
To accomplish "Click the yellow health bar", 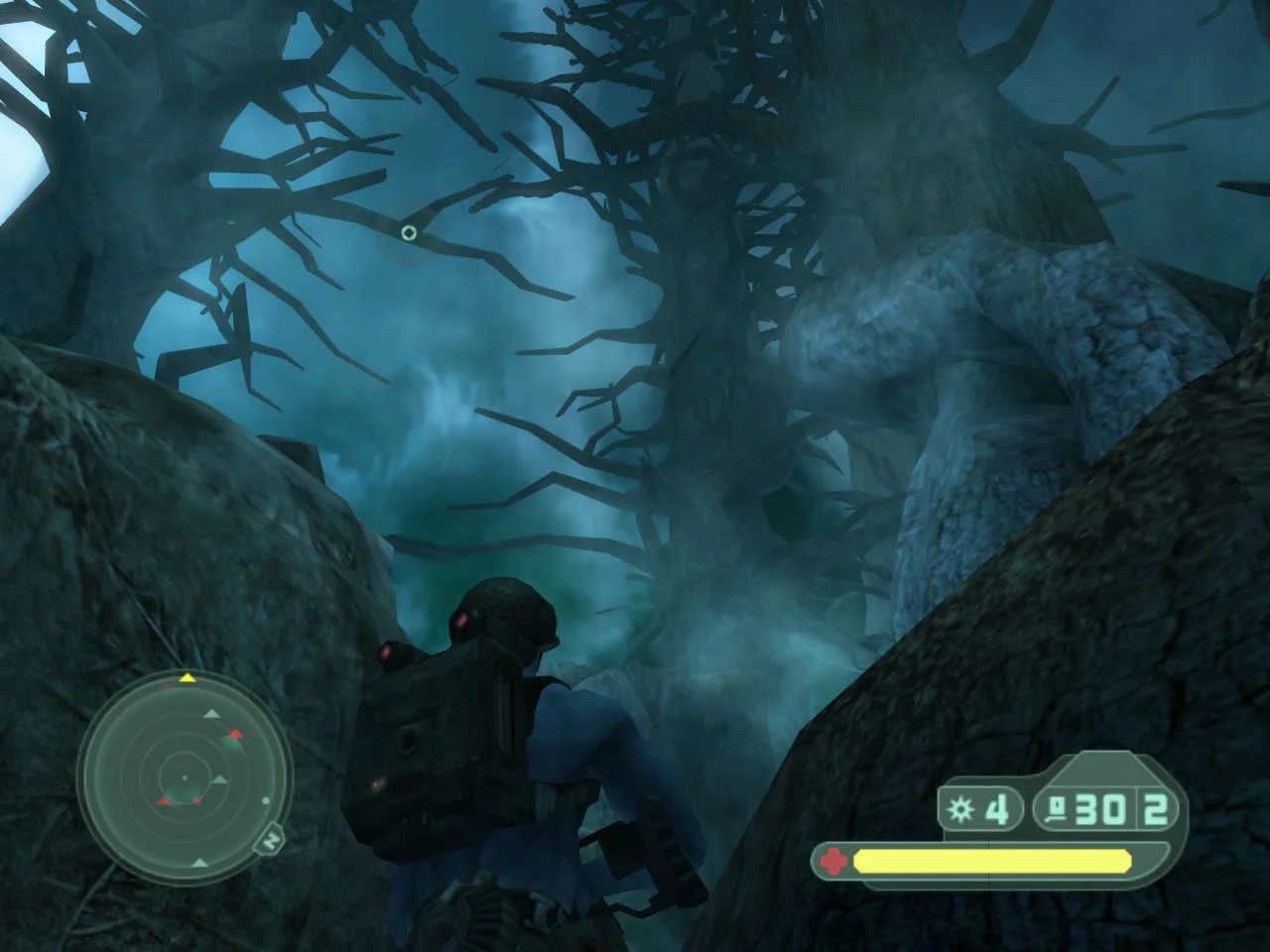I will tap(992, 861).
